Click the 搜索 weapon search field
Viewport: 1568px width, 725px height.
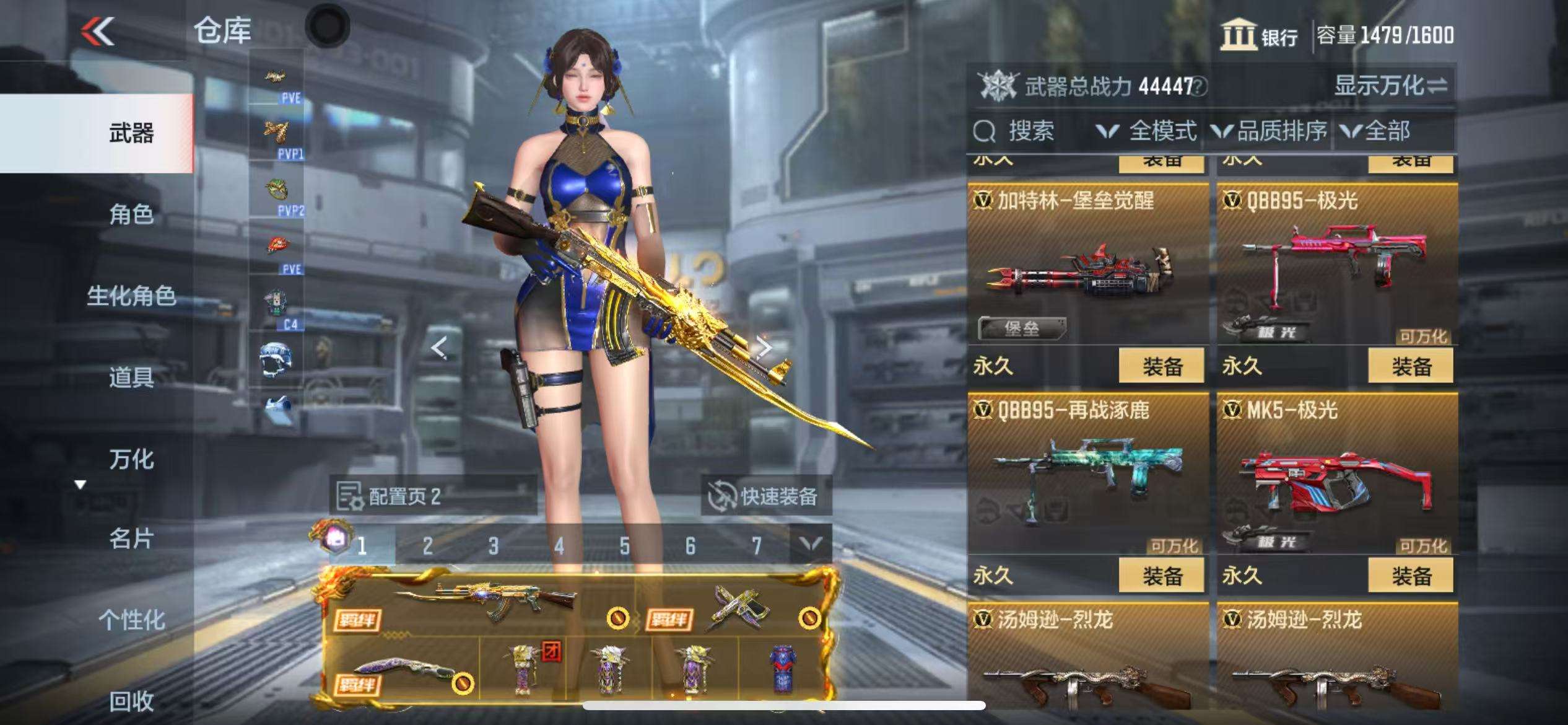click(1028, 131)
